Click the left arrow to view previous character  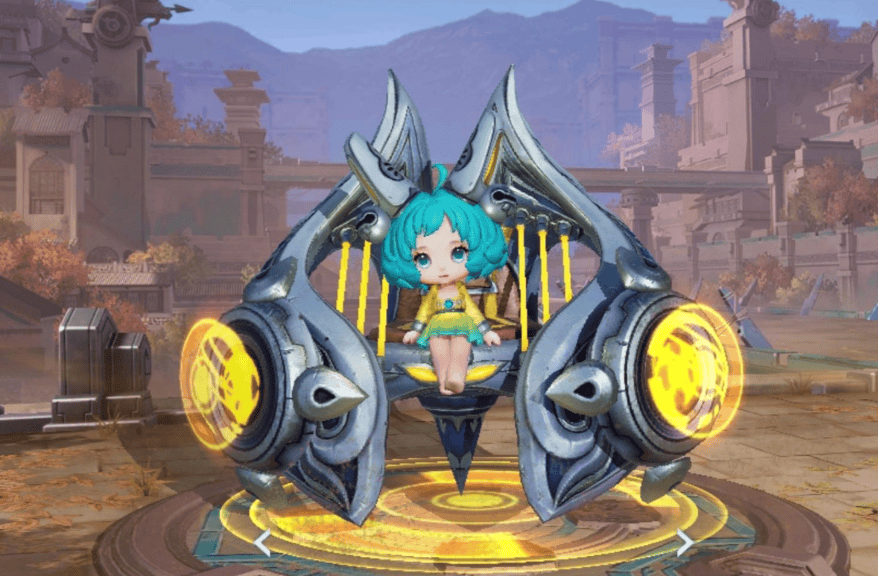(x=261, y=543)
